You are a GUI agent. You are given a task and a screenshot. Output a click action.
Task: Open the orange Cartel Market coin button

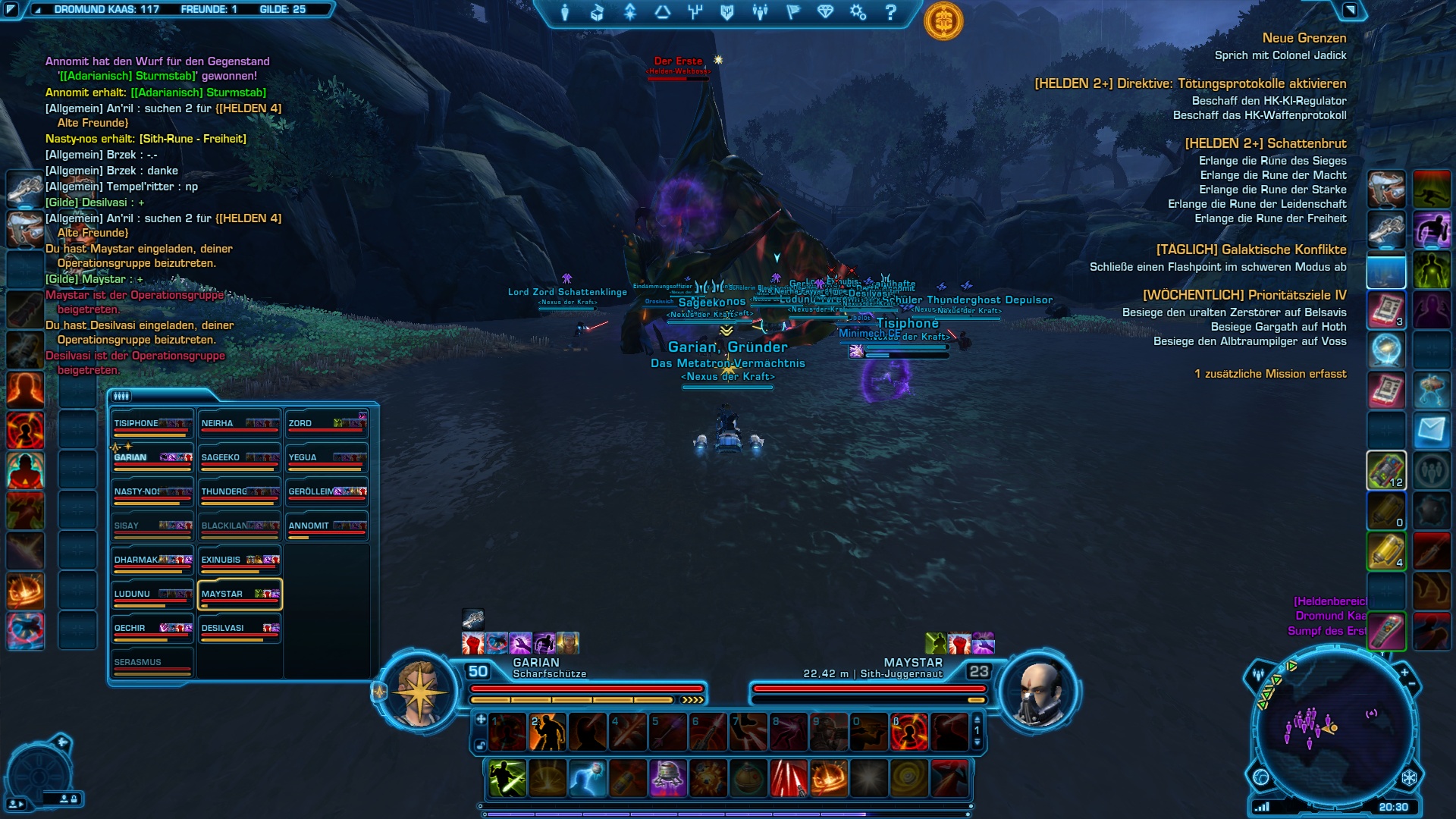[943, 20]
